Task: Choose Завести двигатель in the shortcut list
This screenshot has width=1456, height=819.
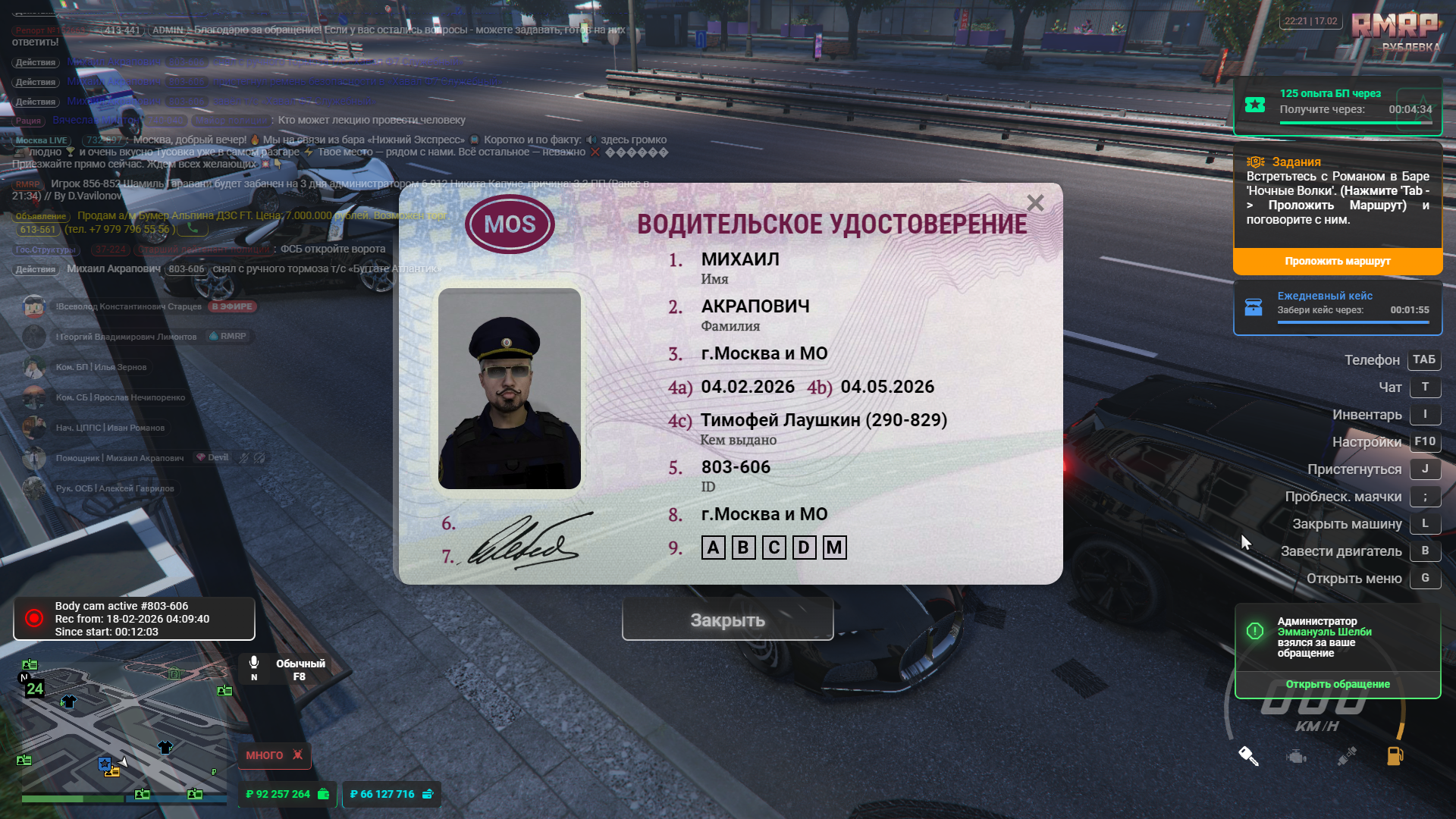Action: (1341, 551)
